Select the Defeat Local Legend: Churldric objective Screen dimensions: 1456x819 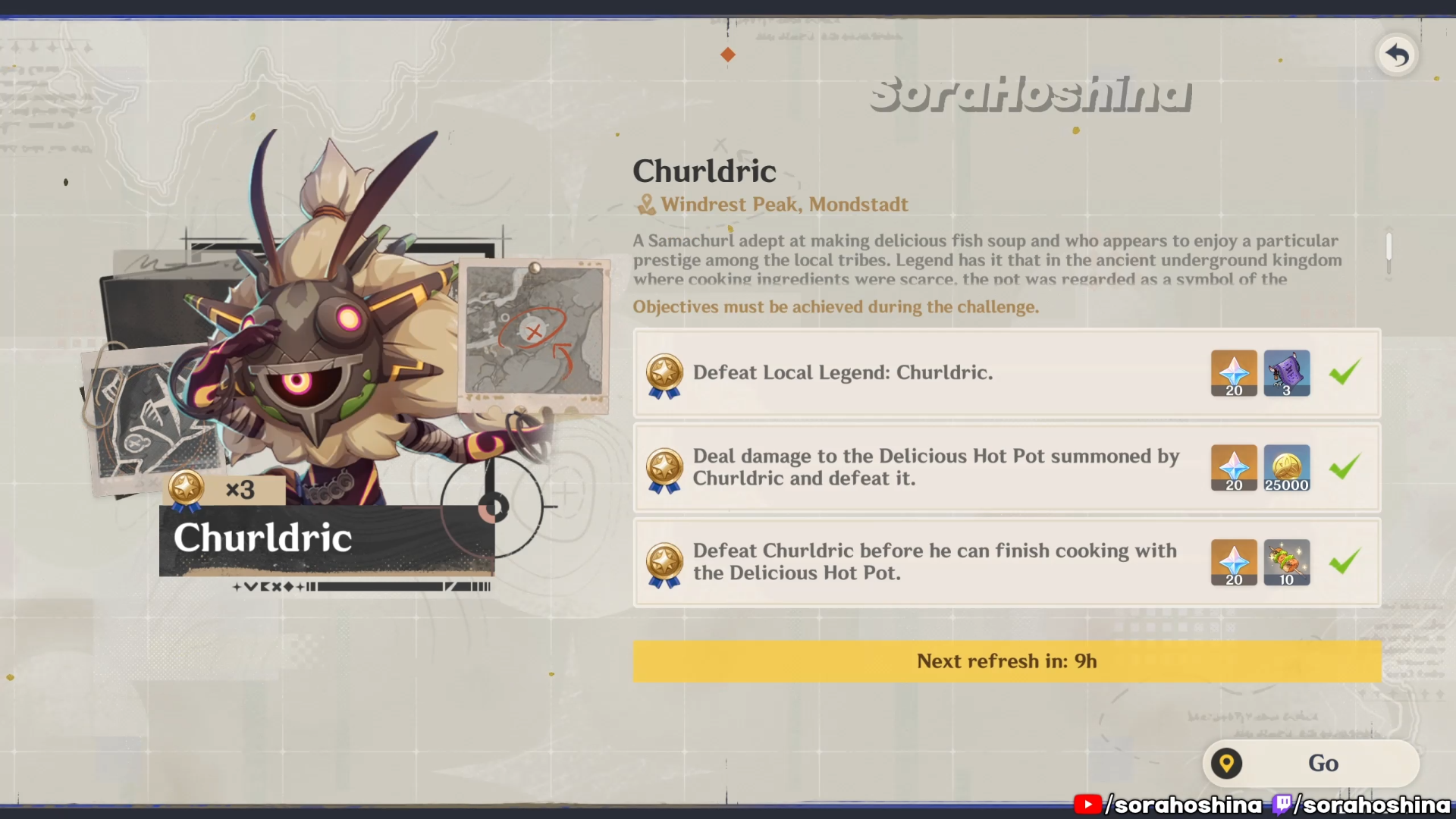tap(842, 372)
